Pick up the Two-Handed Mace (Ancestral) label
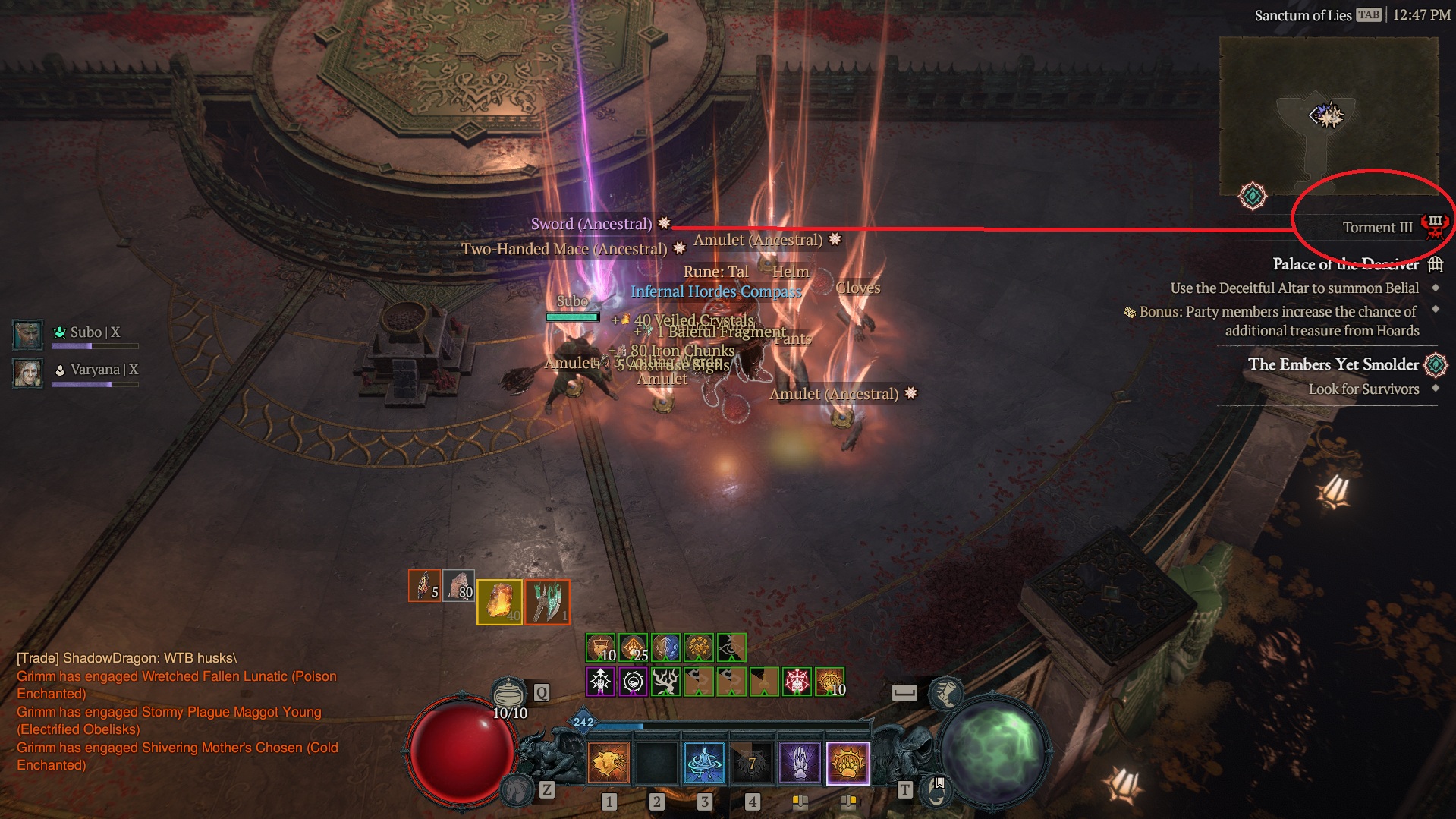 coord(564,249)
